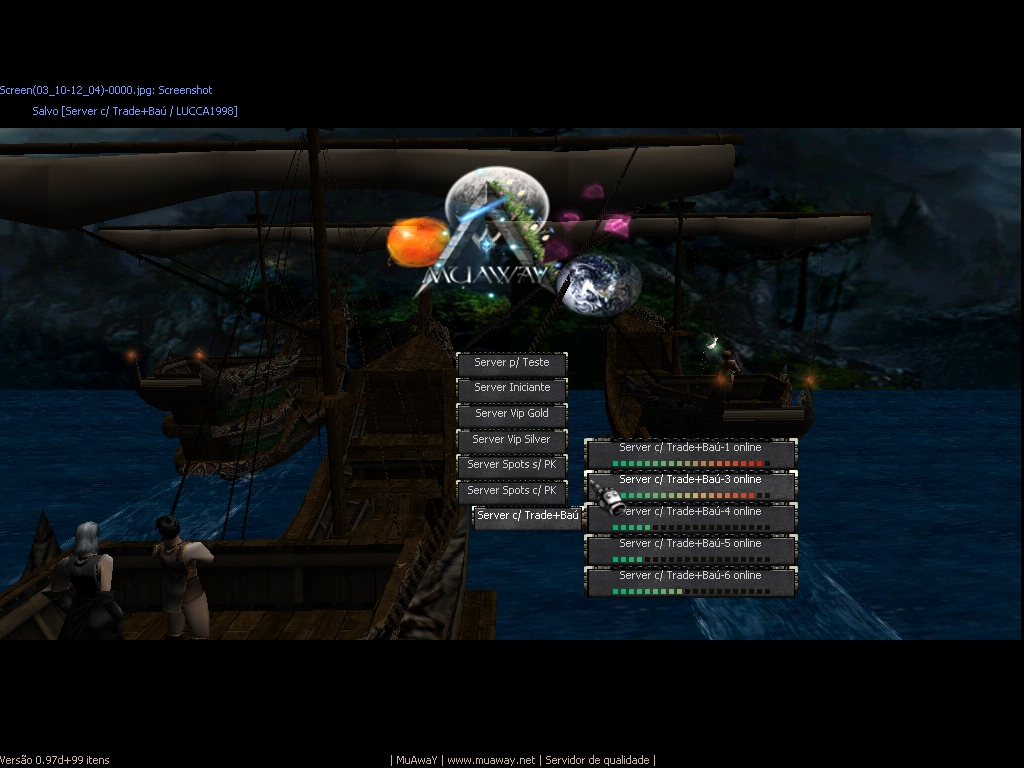
Task: Choose Server Spots c/ PK group
Action: point(512,491)
